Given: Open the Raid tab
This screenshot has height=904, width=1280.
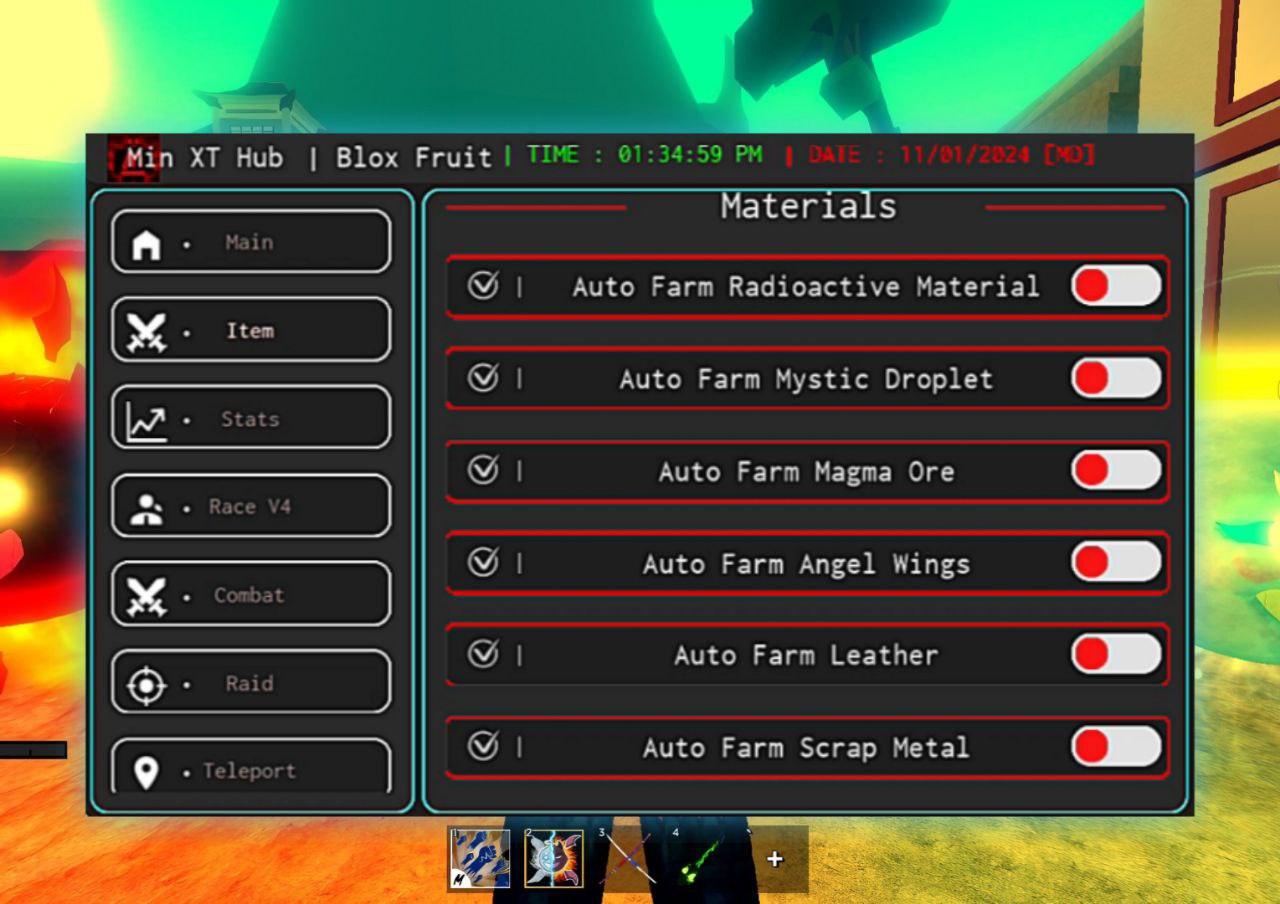Looking at the screenshot, I should (250, 683).
